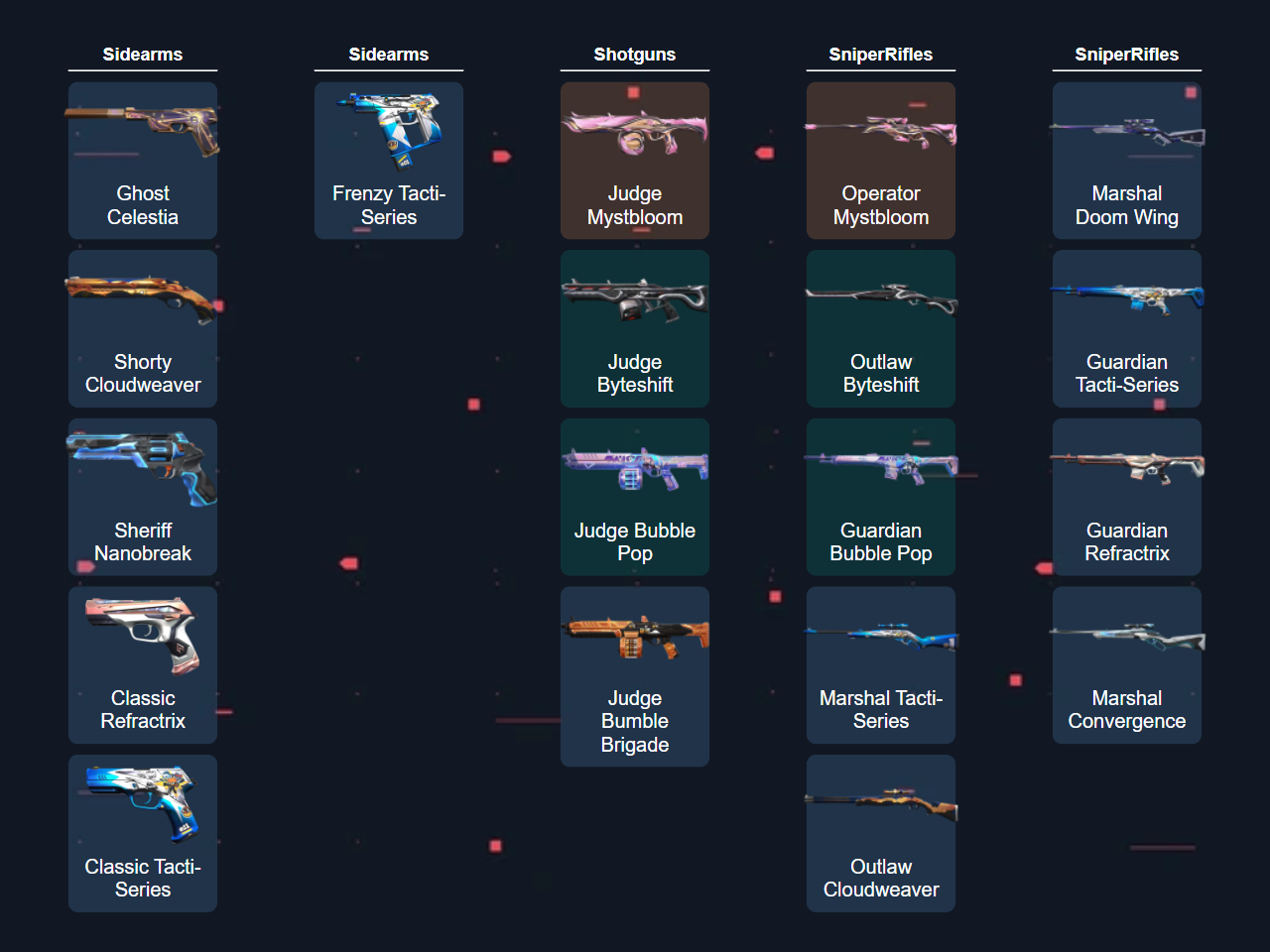This screenshot has width=1270, height=952.
Task: Open the Classic Refractrix skin tile
Action: pos(143,664)
